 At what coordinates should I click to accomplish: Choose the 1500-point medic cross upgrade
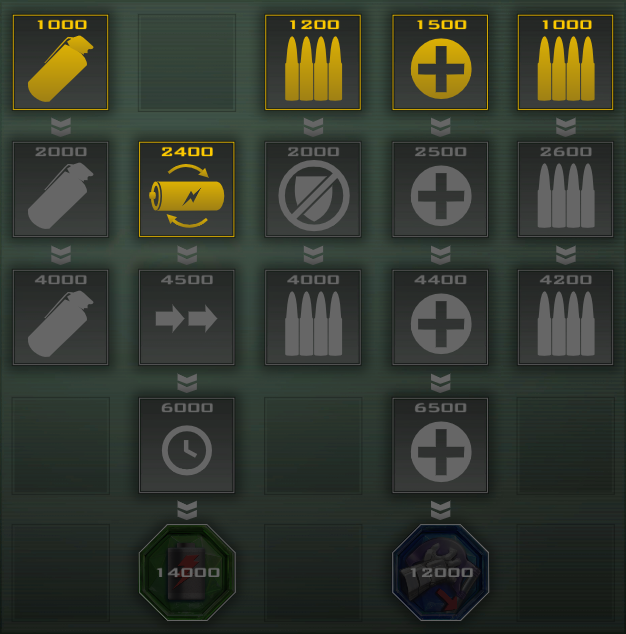click(440, 62)
